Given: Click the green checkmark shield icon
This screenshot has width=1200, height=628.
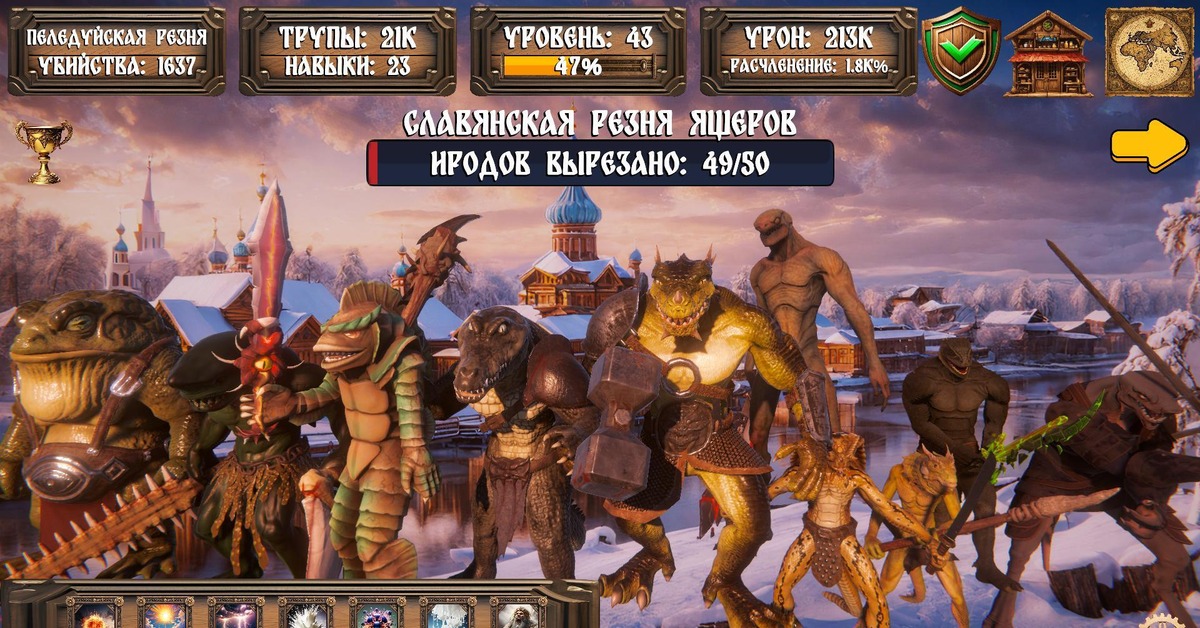Looking at the screenshot, I should [x=960, y=51].
